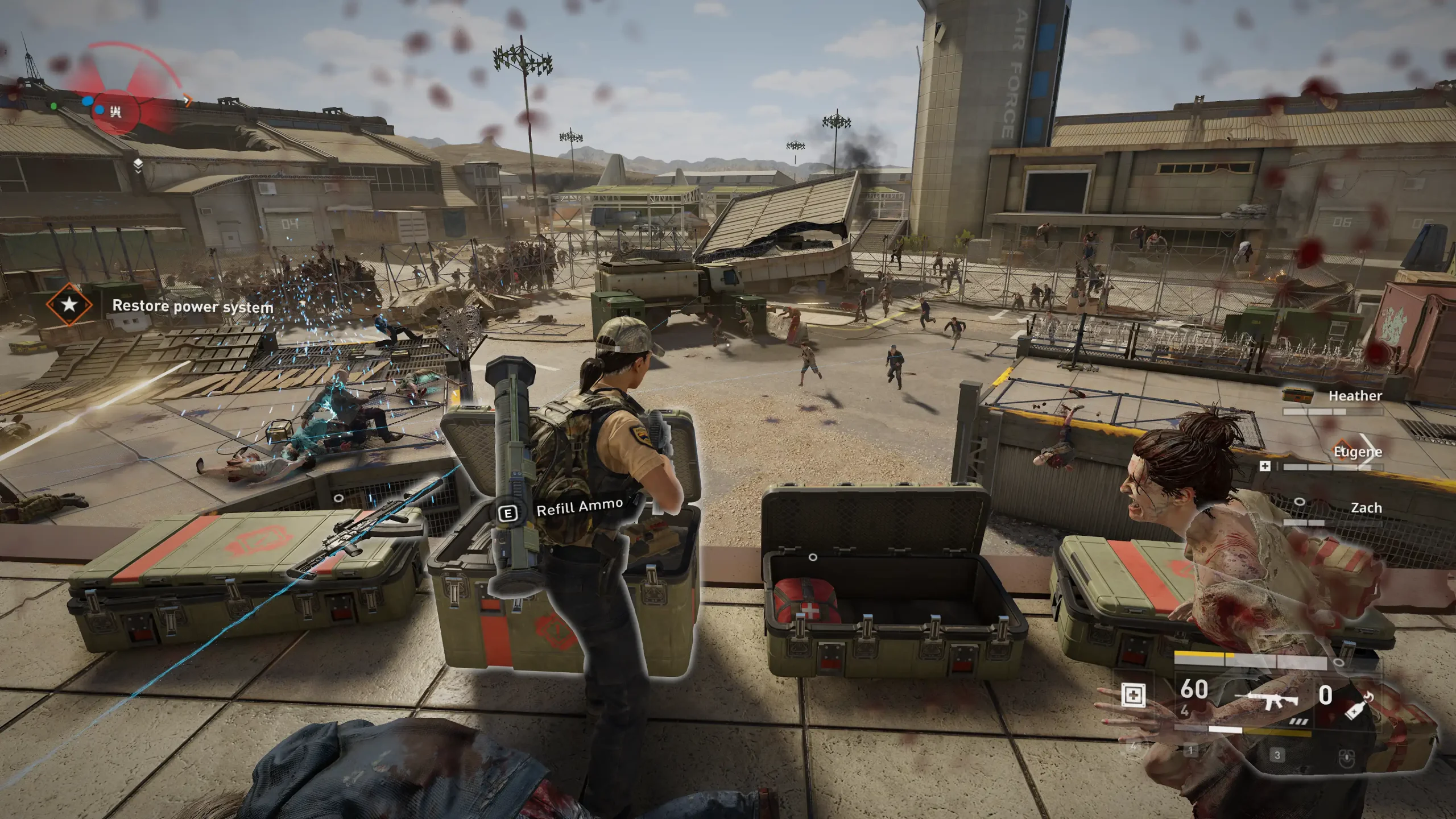Viewport: 1456px width, 819px height.
Task: Select teammate Zach in the squad list
Action: 1366,508
